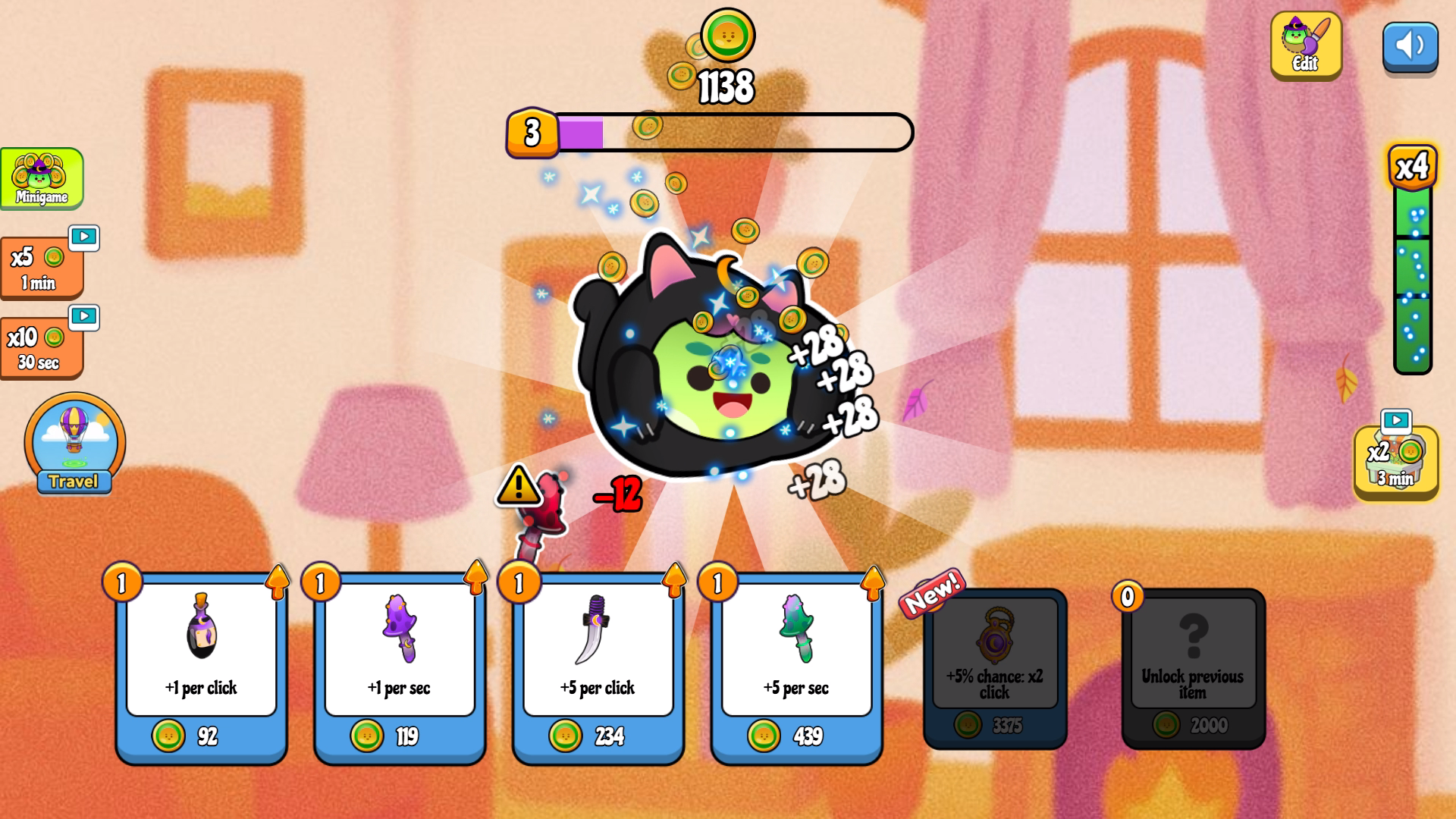This screenshot has height=819, width=1456.
Task: Claim the x2 coins 3 min bonus
Action: click(x=1395, y=461)
